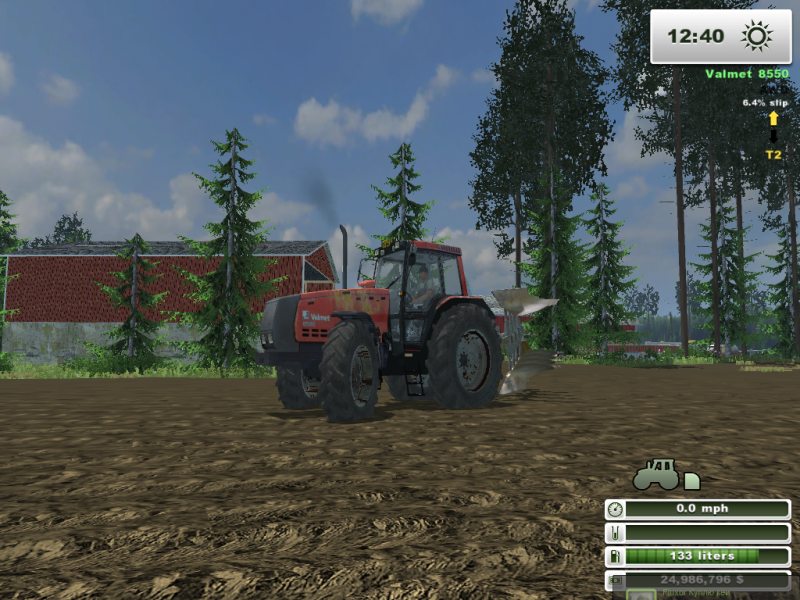Click the fuel pump icon
This screenshot has height=600, width=800.
[x=615, y=556]
